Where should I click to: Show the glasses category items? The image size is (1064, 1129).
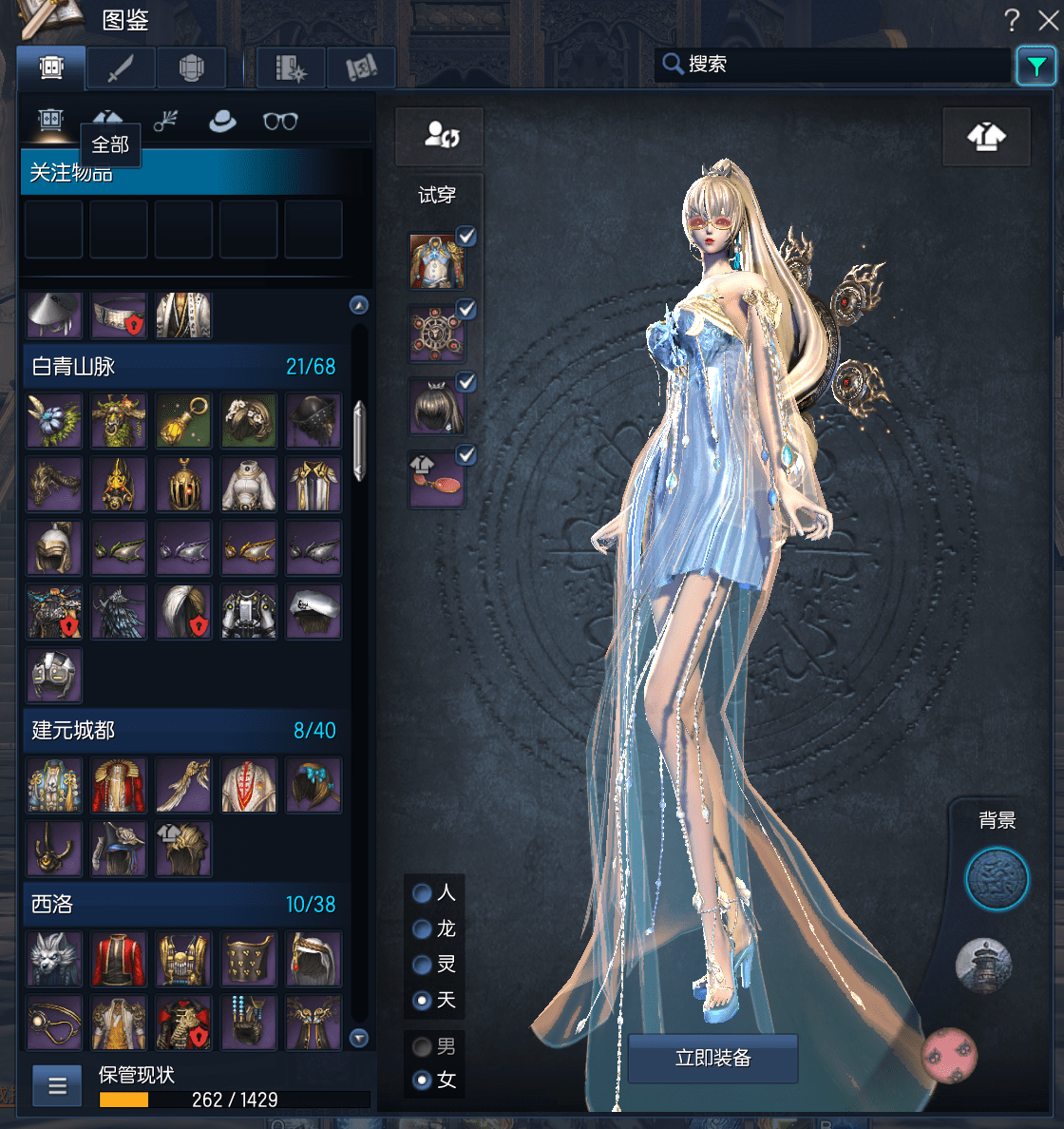[280, 121]
